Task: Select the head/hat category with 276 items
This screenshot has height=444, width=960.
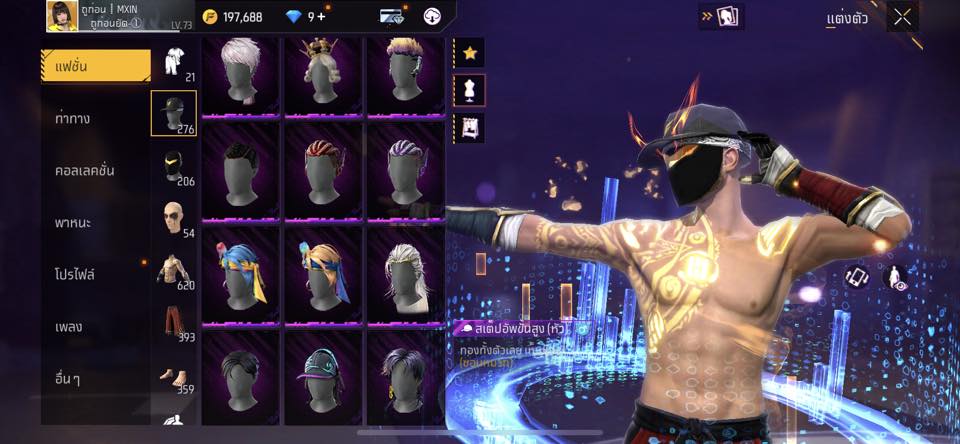Action: 174,113
